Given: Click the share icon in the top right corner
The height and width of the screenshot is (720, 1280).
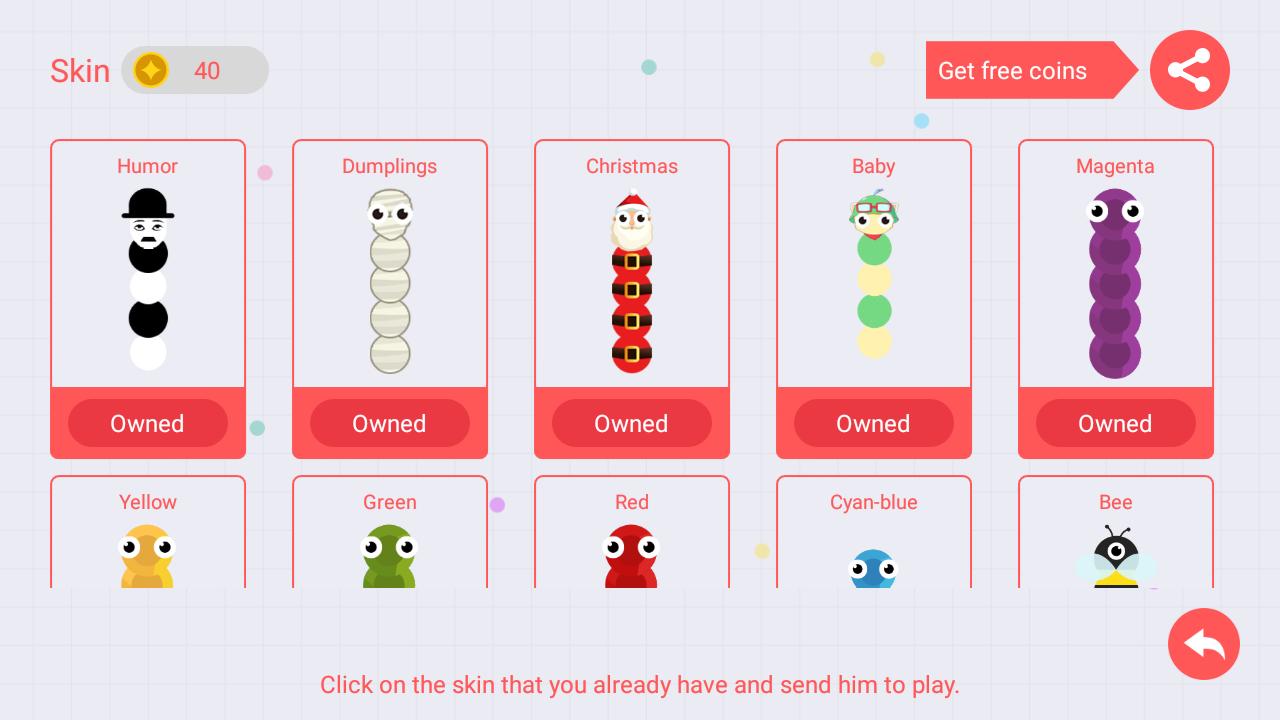Looking at the screenshot, I should pyautogui.click(x=1189, y=70).
